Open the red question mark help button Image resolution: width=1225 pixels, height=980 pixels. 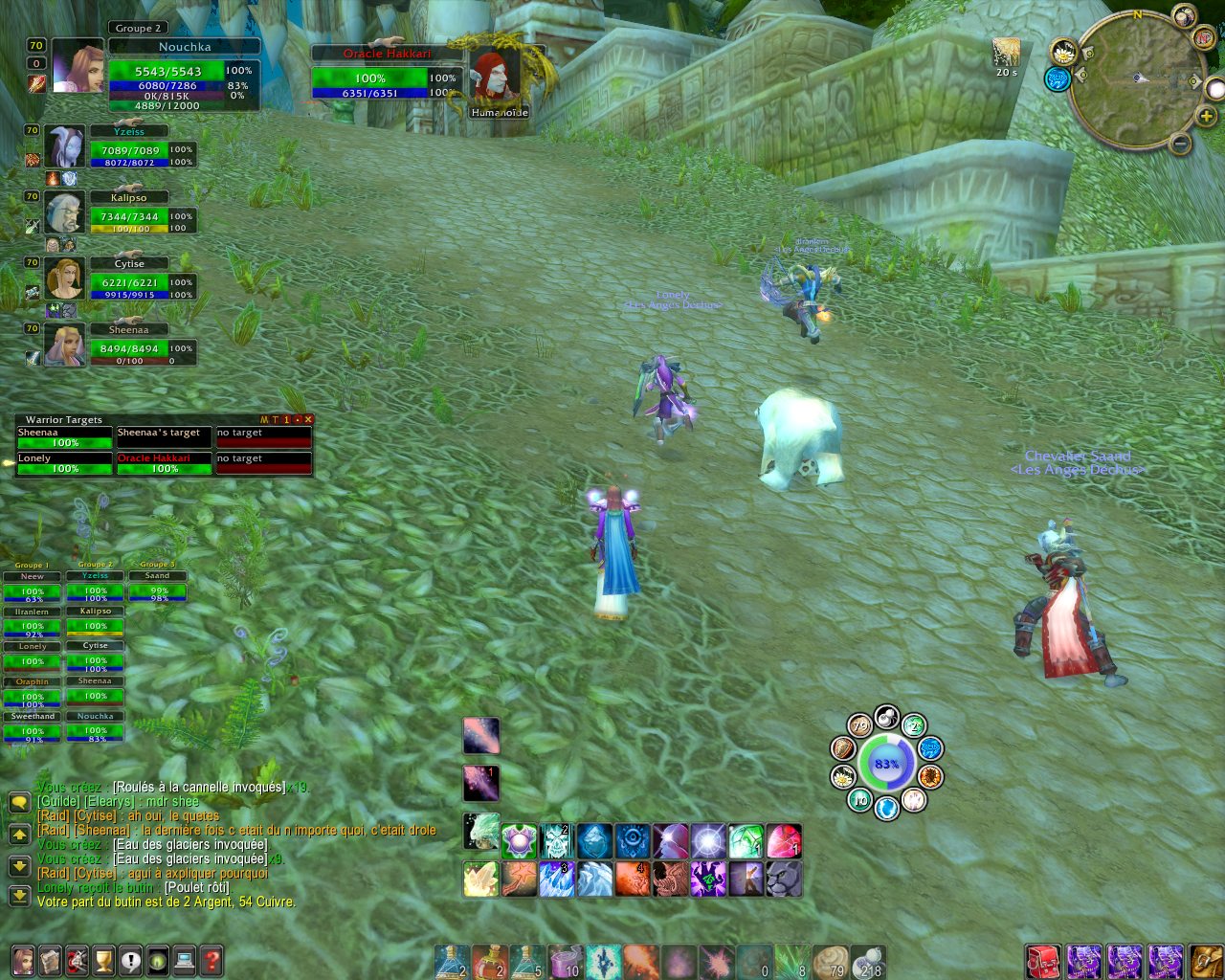pos(212,960)
